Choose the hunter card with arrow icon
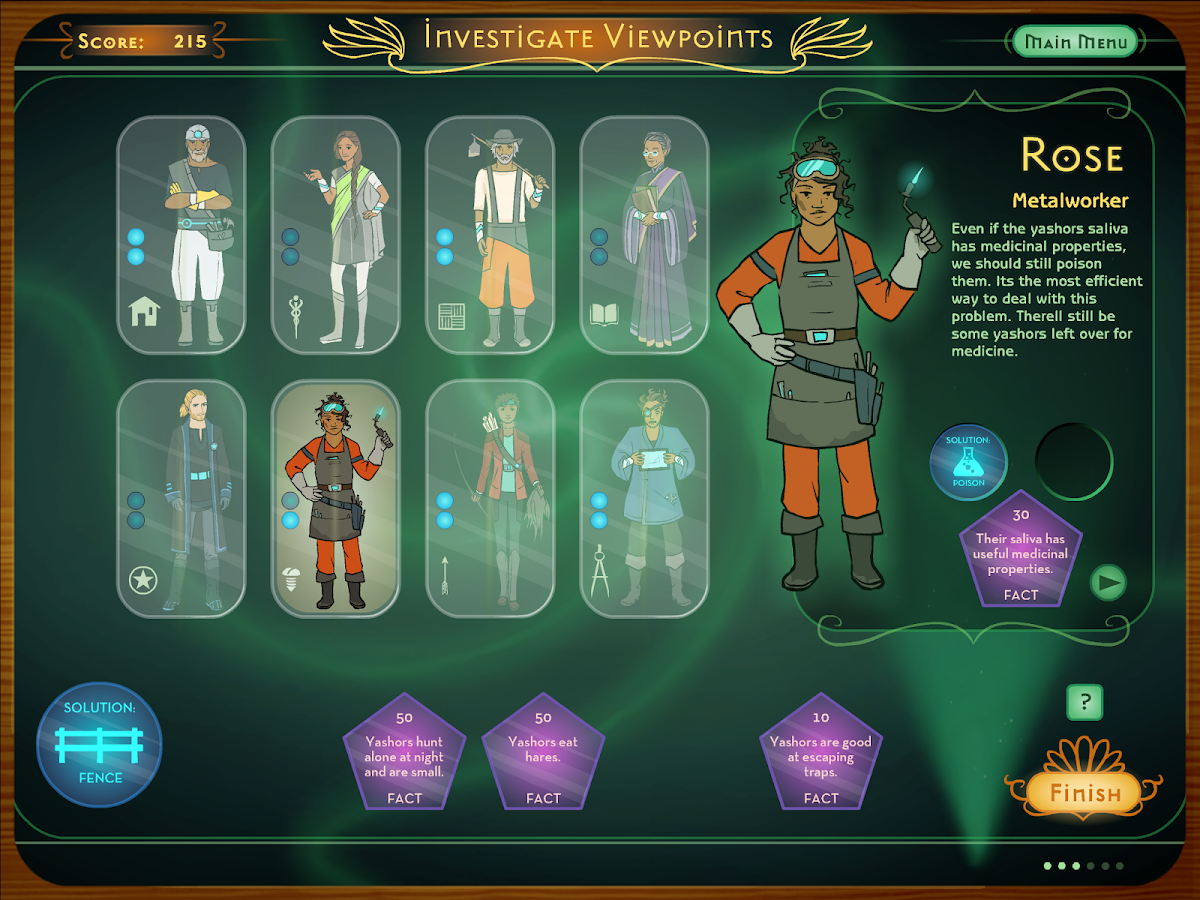 [x=489, y=498]
